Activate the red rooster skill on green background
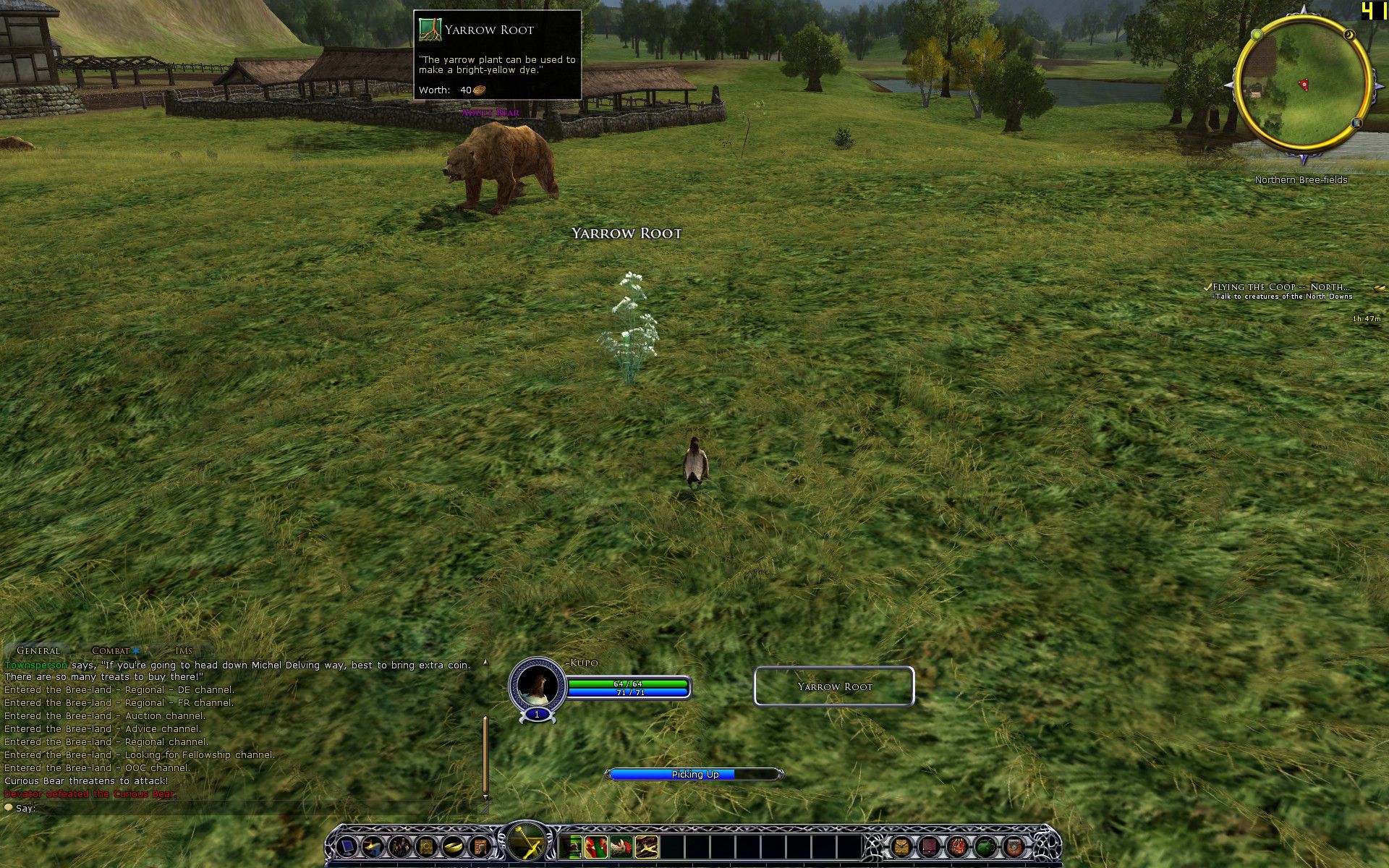 (x=597, y=846)
